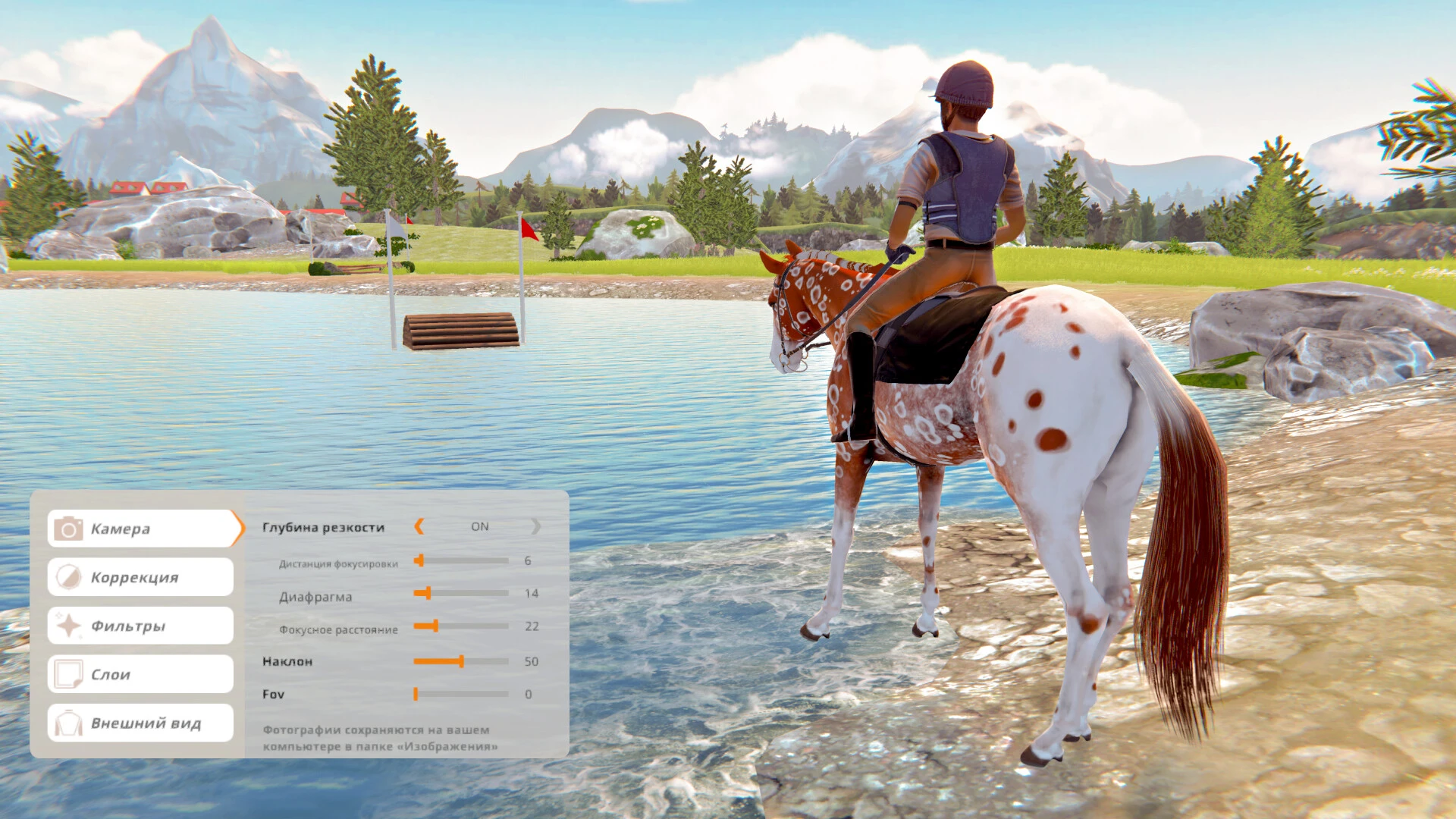Screen dimensions: 1456x819
Task: Choose the Внешний вид tab
Action: pyautogui.click(x=140, y=723)
